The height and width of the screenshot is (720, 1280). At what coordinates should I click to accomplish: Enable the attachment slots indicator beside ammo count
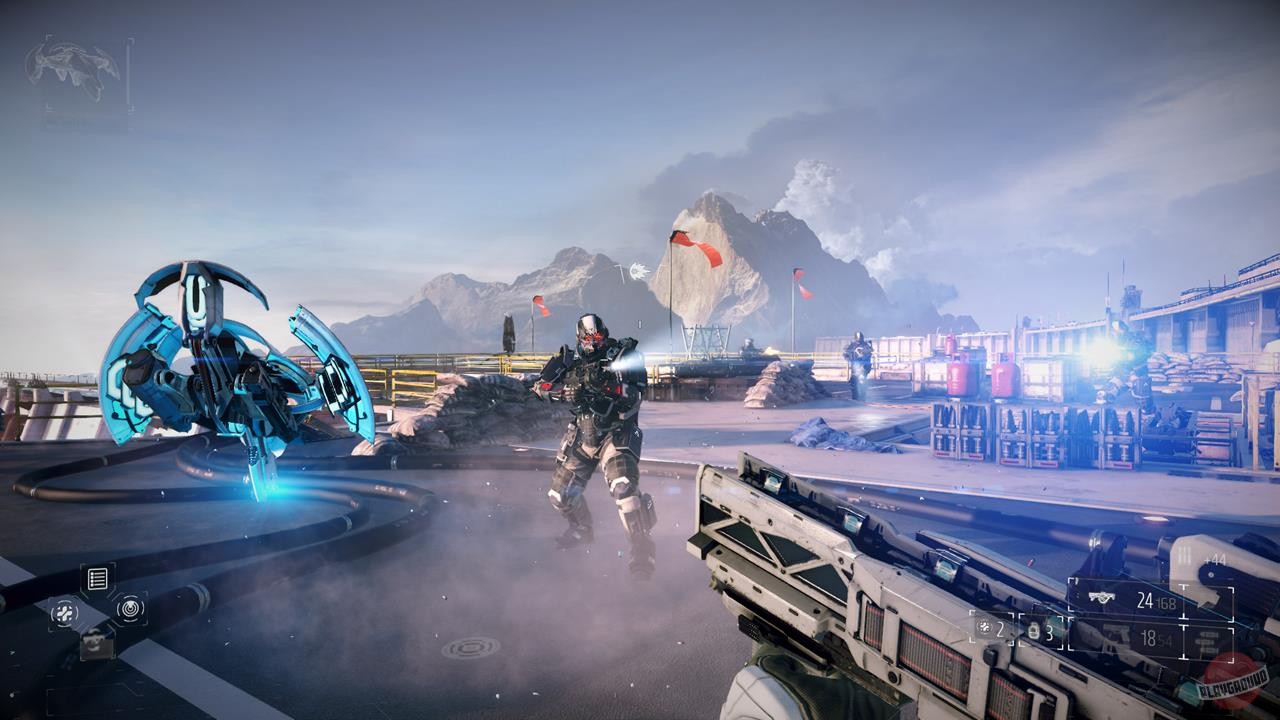point(1206,640)
